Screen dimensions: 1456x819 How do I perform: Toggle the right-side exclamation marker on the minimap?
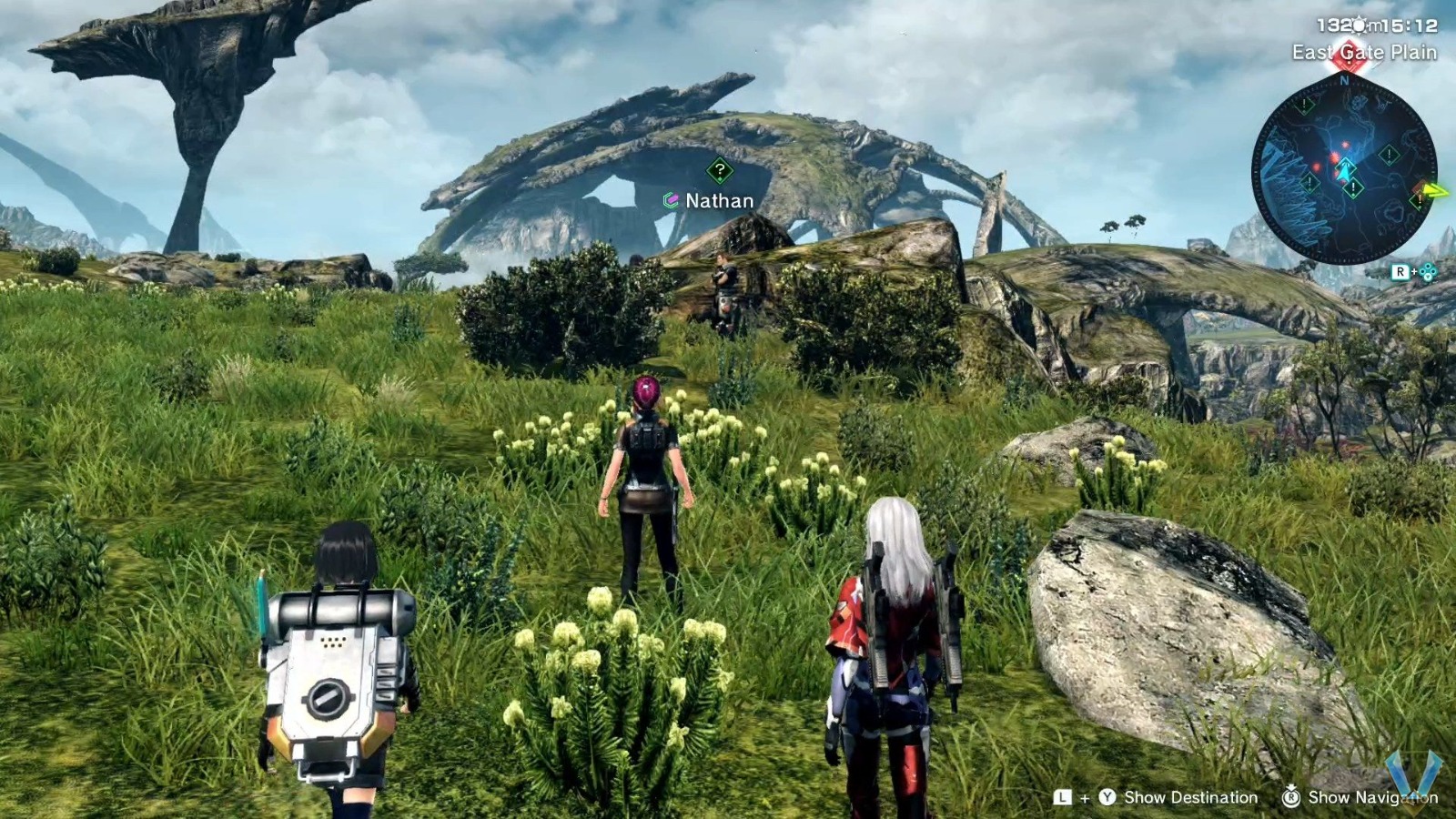1388,156
